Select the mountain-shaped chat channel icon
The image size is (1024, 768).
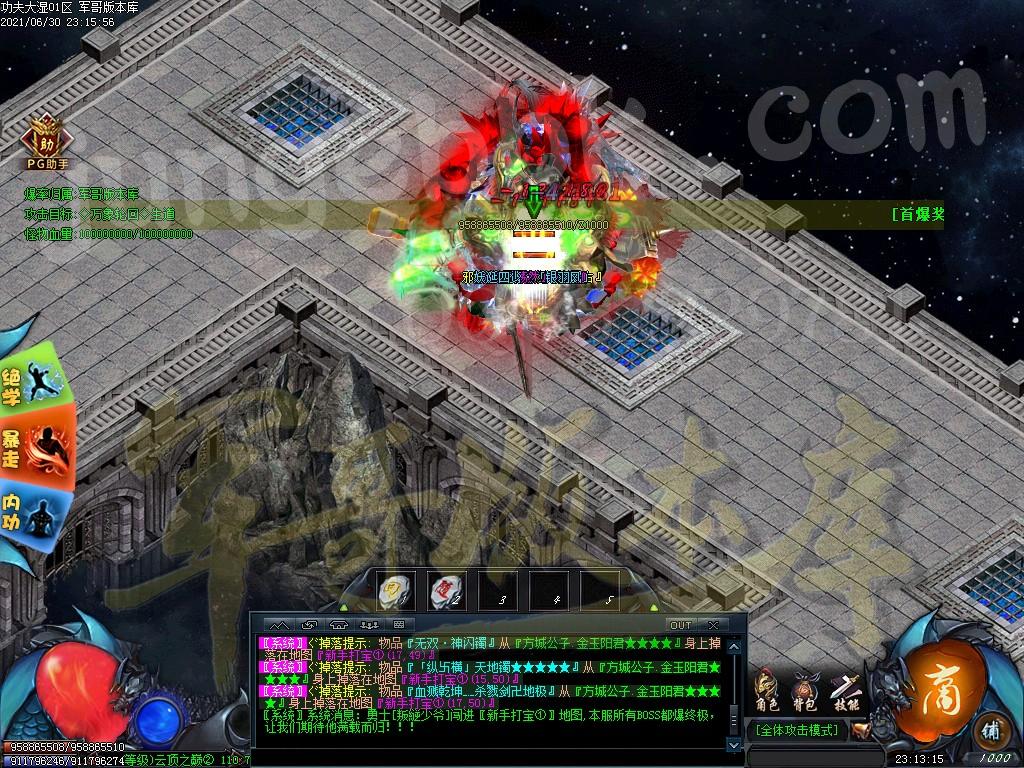point(277,625)
